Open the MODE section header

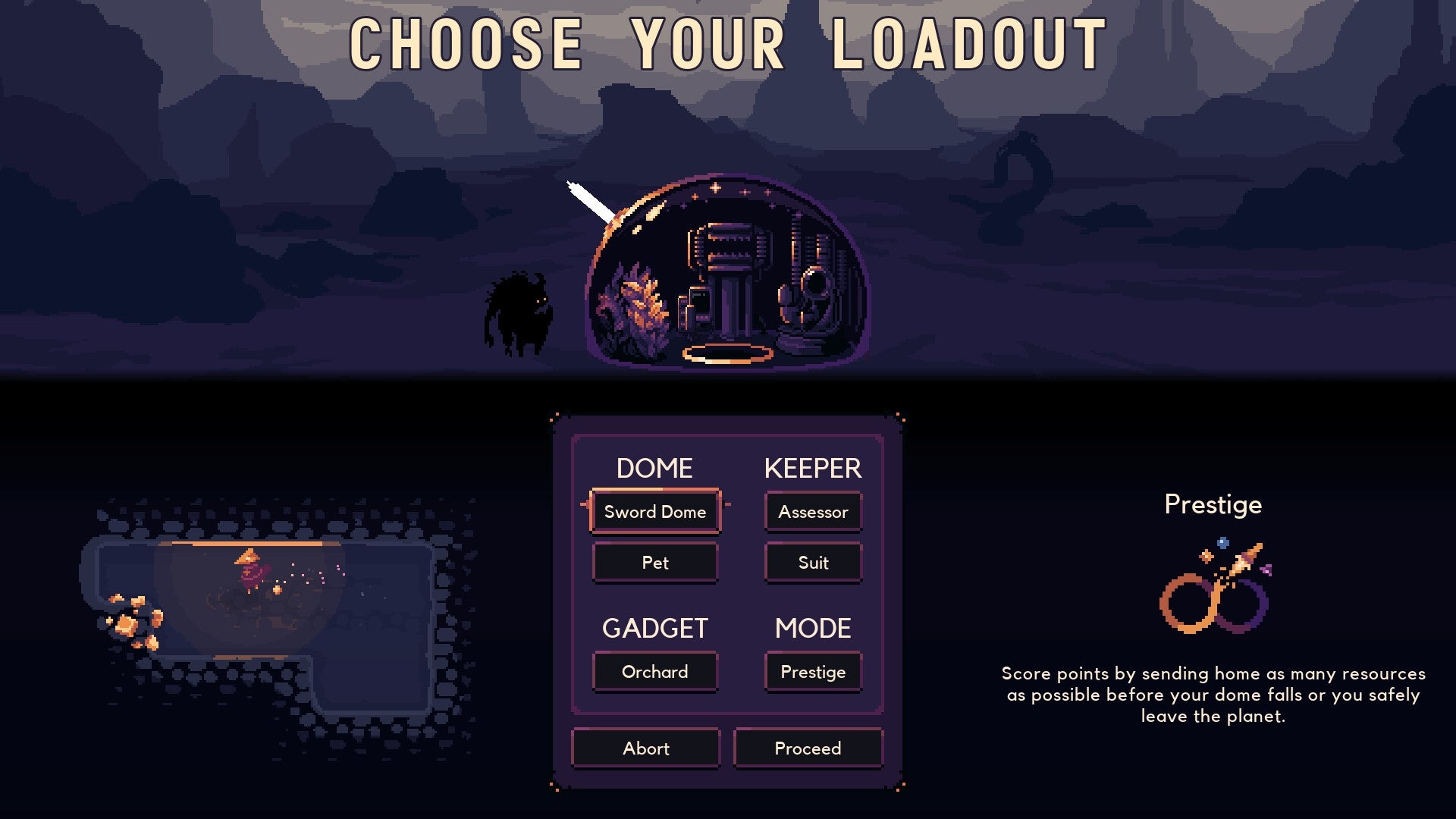(812, 629)
